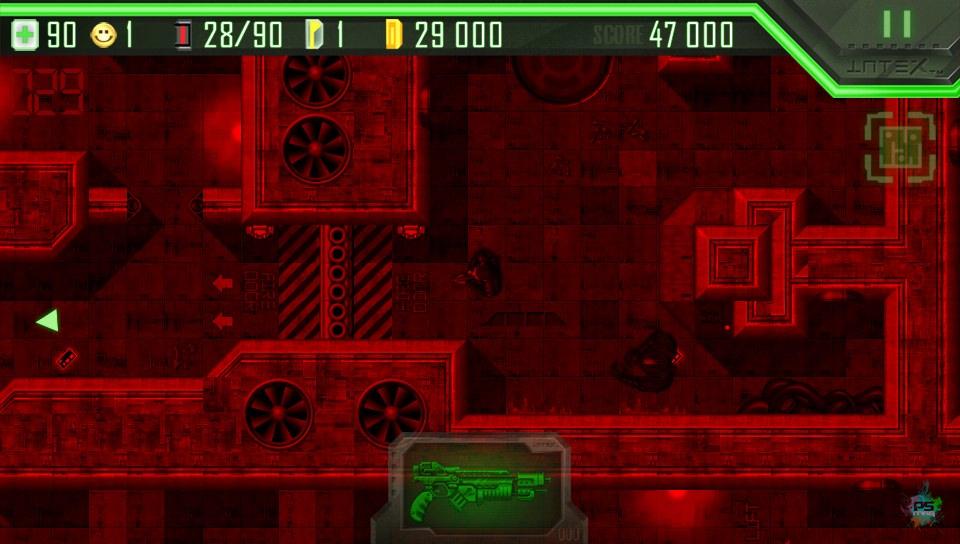This screenshot has height=544, width=960.
Task: Pause the game with the pause button
Action: [897, 24]
